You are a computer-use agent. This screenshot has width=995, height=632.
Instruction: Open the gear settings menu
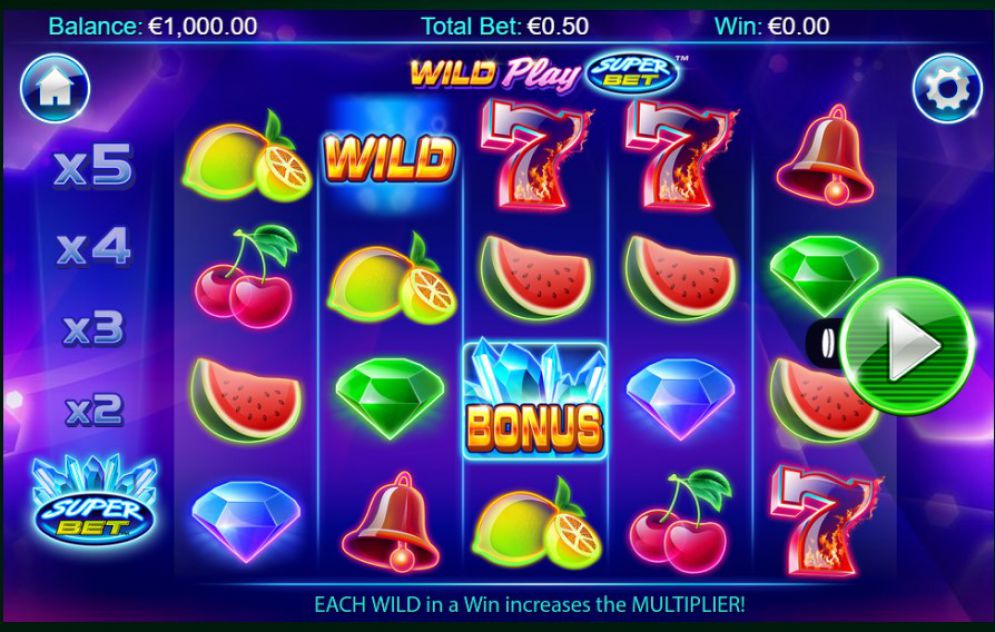[x=946, y=89]
